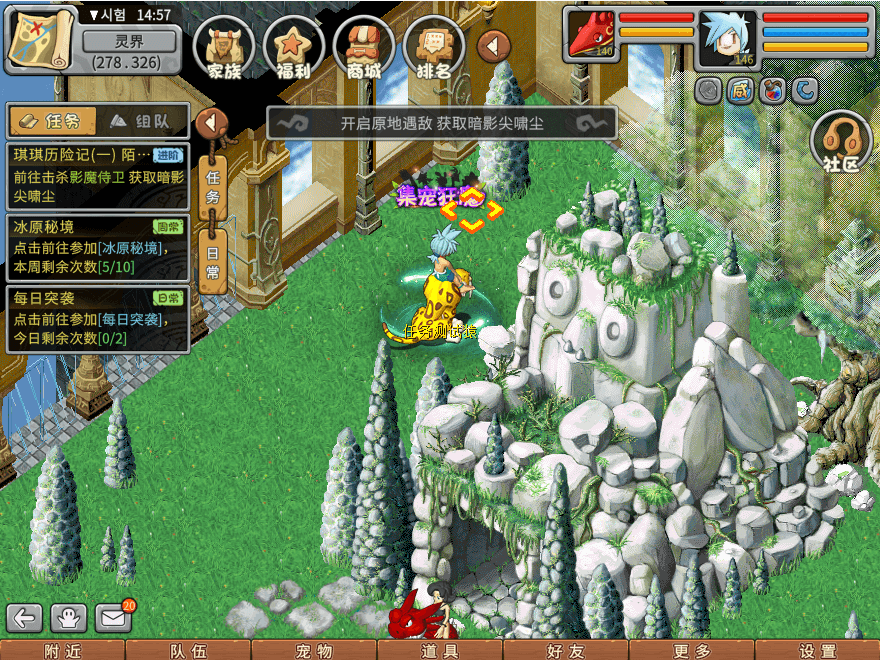Open the world map scroll icon
This screenshot has height=660, width=880.
pos(40,40)
